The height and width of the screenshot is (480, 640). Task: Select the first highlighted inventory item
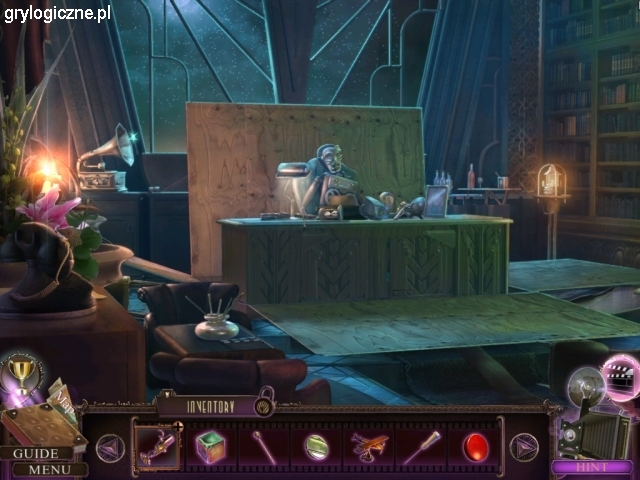pos(158,446)
